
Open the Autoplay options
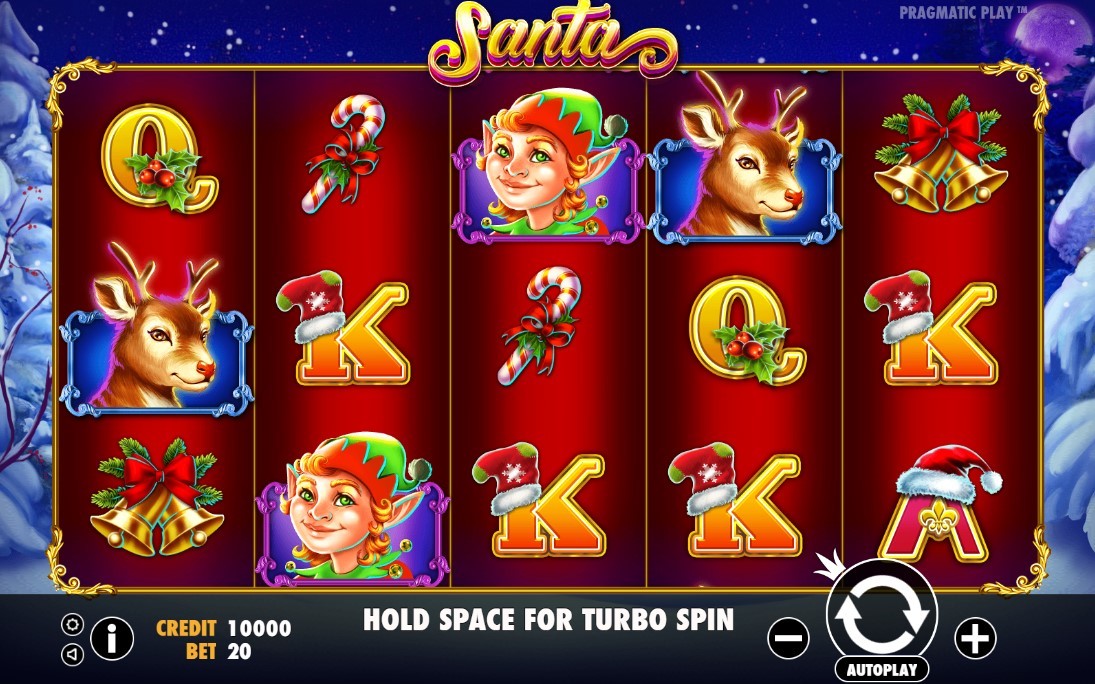881,669
